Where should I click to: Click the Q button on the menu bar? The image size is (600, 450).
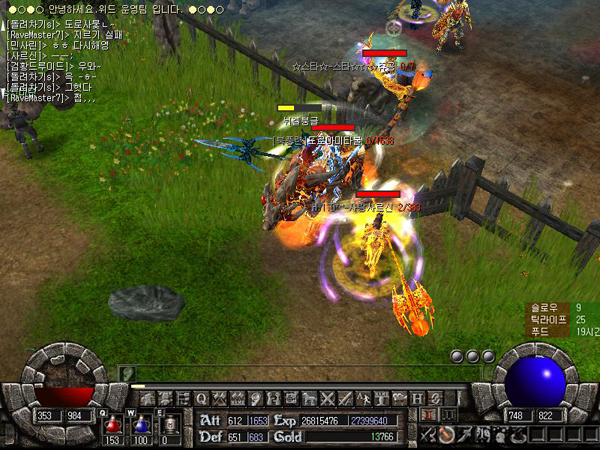coord(201,398)
